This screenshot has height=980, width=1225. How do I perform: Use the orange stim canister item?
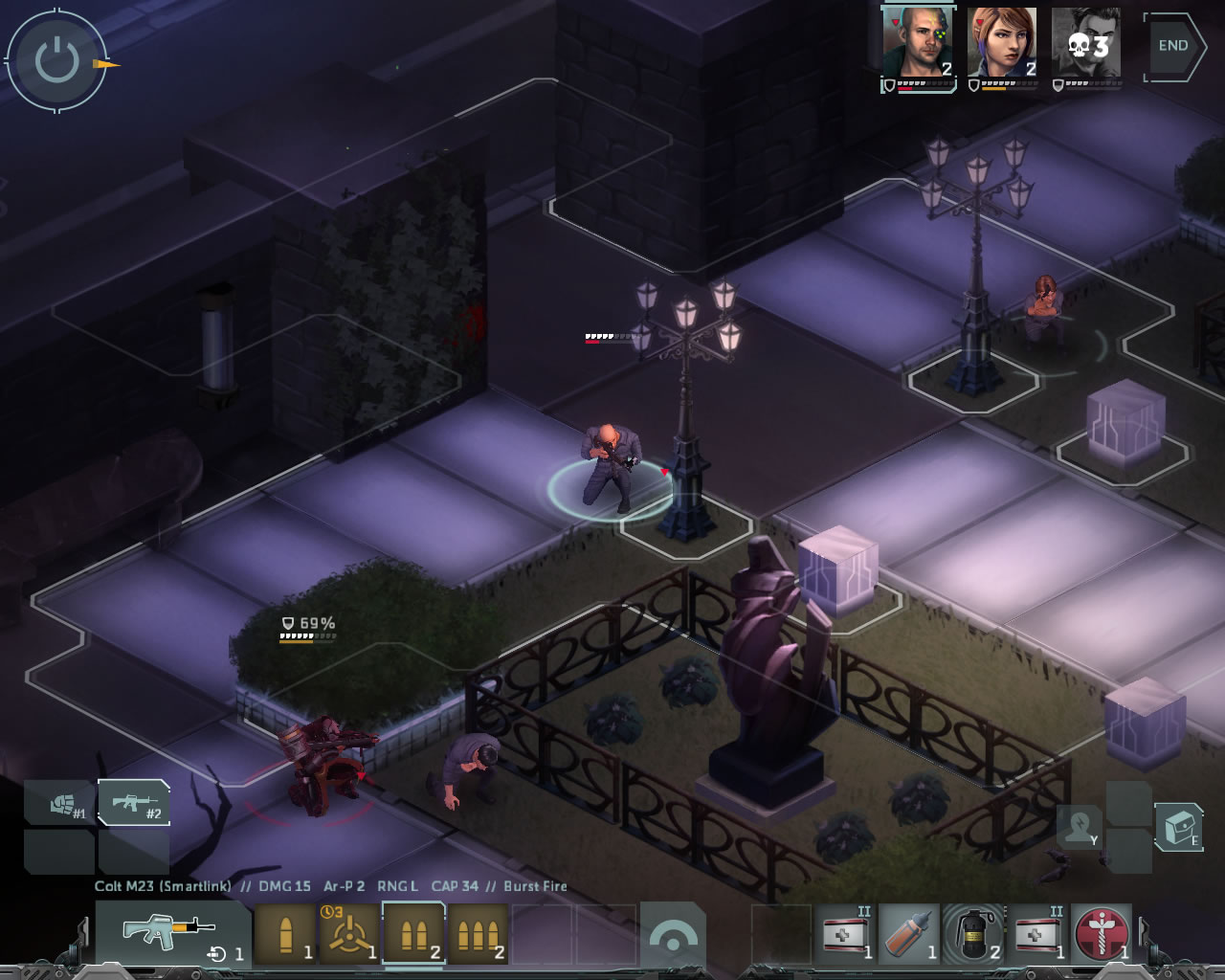pos(909,934)
